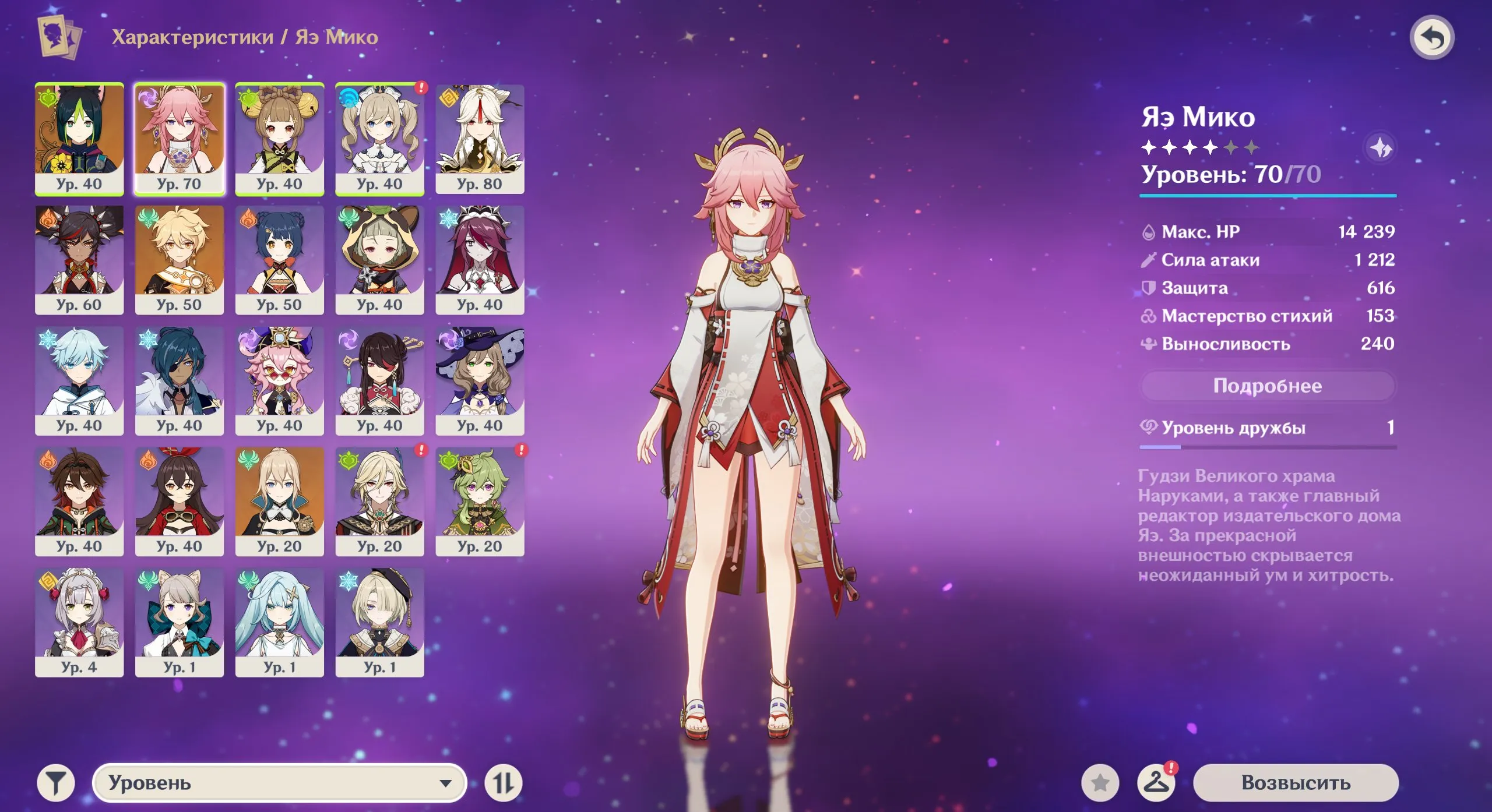Click the character cards icon top left
This screenshot has width=1492, height=812.
54,36
